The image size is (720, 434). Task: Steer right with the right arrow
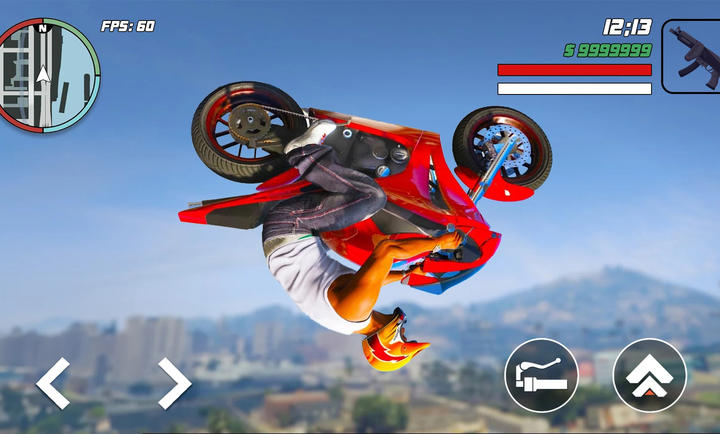pos(174,383)
